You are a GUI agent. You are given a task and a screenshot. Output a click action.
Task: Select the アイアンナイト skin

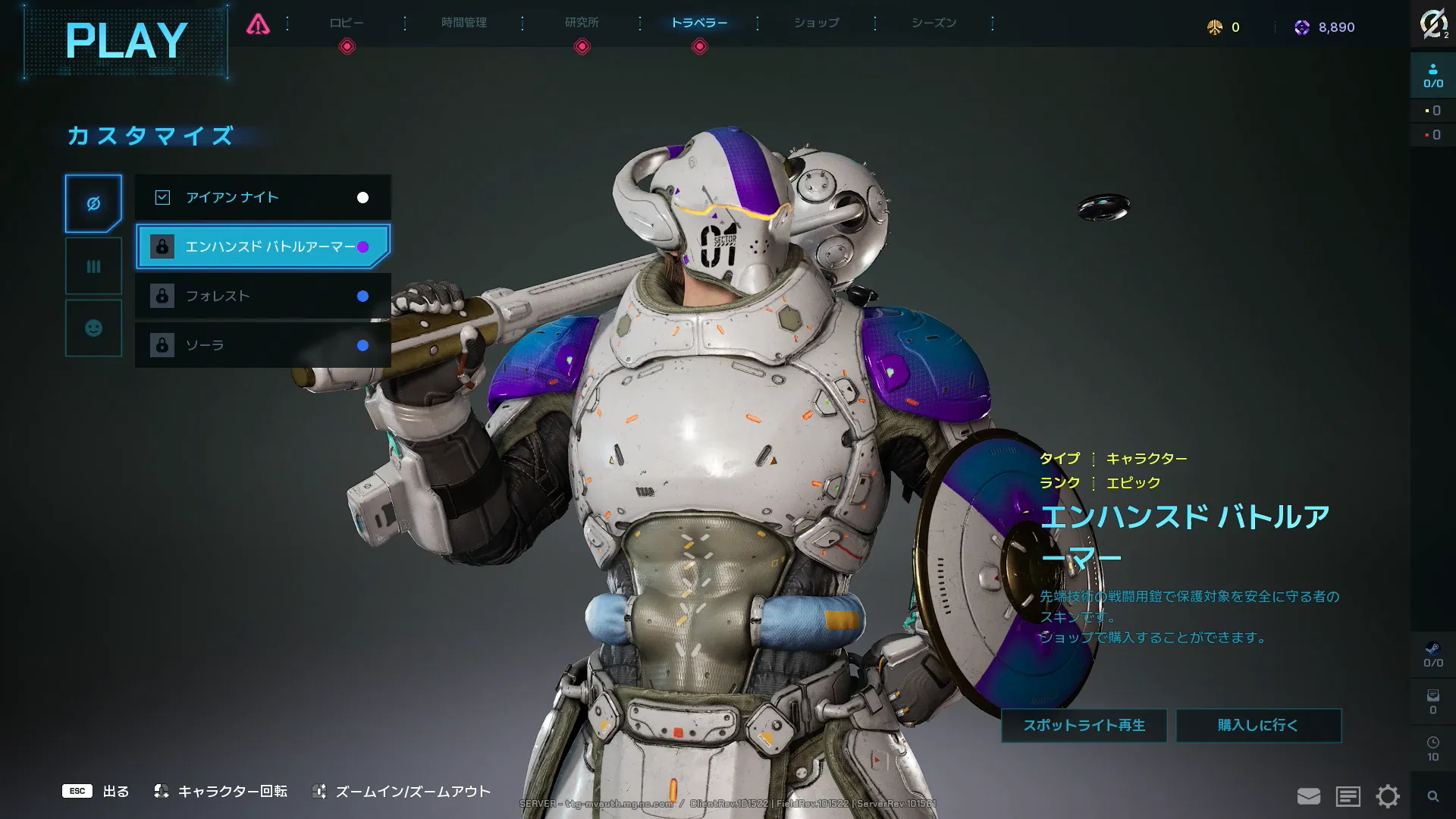[x=262, y=197]
